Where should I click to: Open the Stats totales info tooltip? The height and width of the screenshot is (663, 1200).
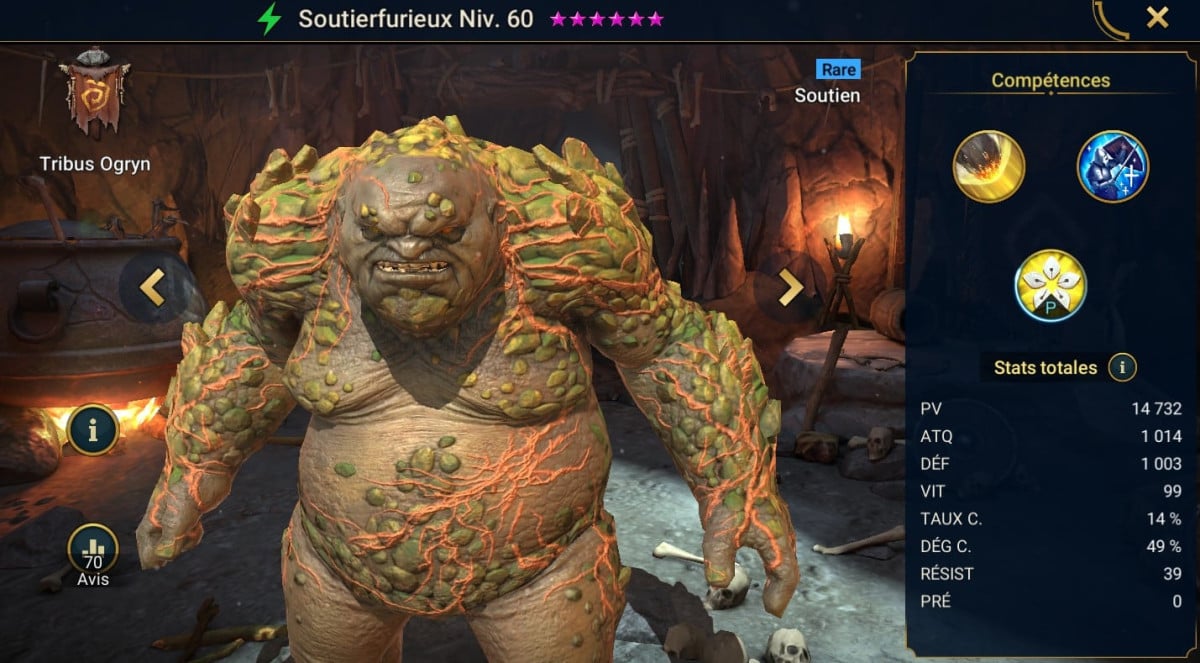[x=1122, y=368]
